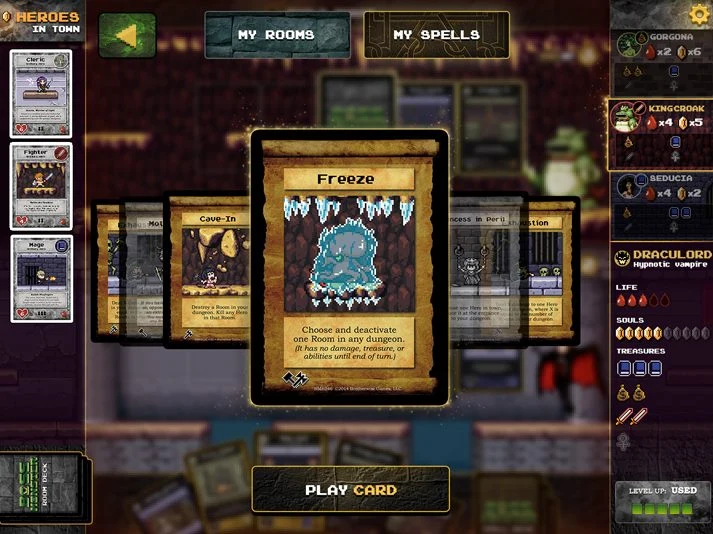Inspect the Fighter hero card in town
This screenshot has height=534, width=713.
tap(42, 186)
